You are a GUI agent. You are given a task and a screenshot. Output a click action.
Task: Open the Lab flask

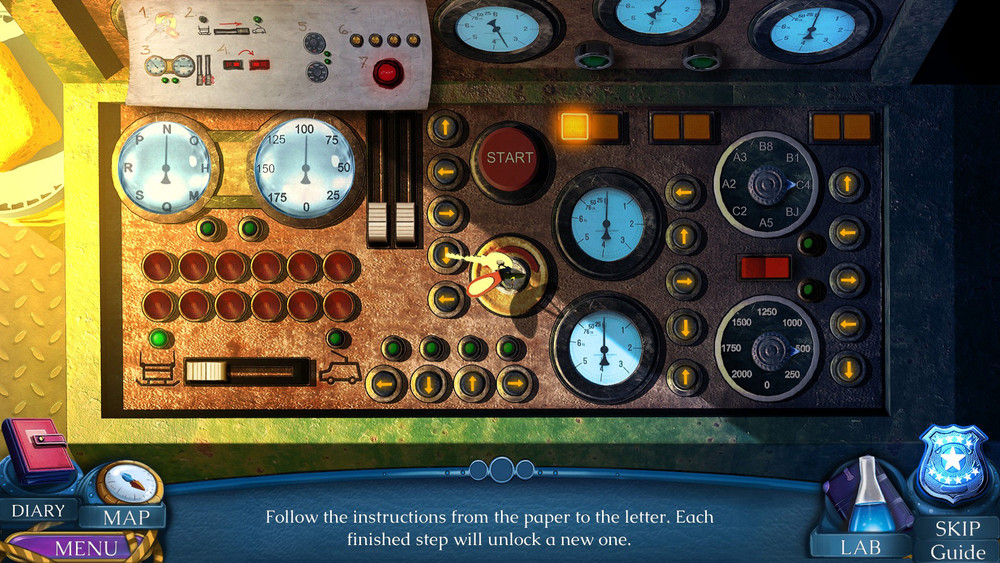[x=862, y=496]
